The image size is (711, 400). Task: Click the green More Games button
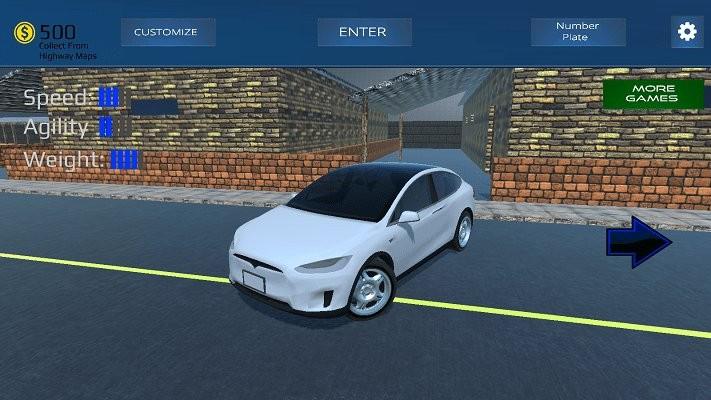(x=652, y=94)
